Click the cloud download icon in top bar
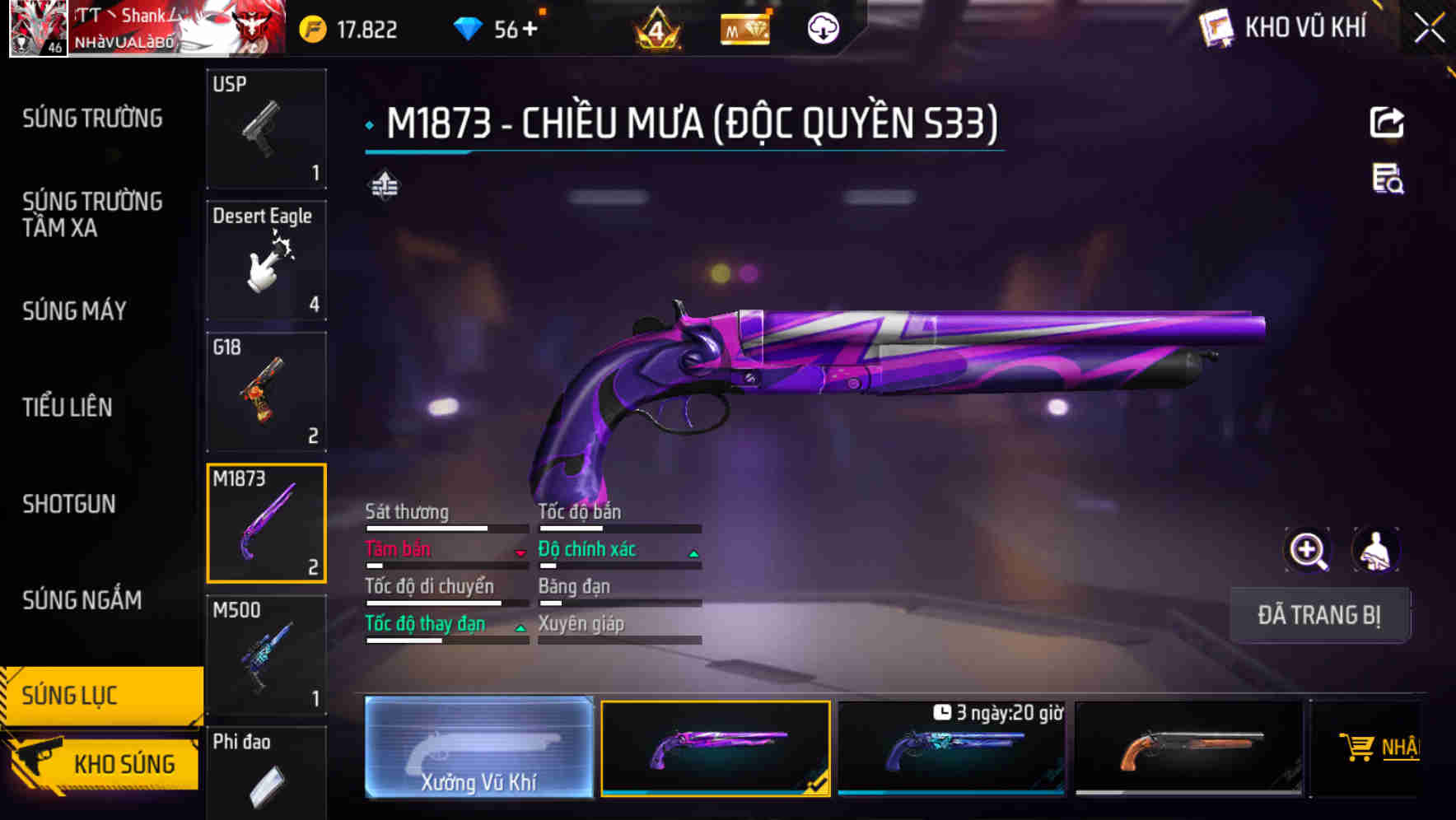This screenshot has width=1456, height=820. click(823, 27)
